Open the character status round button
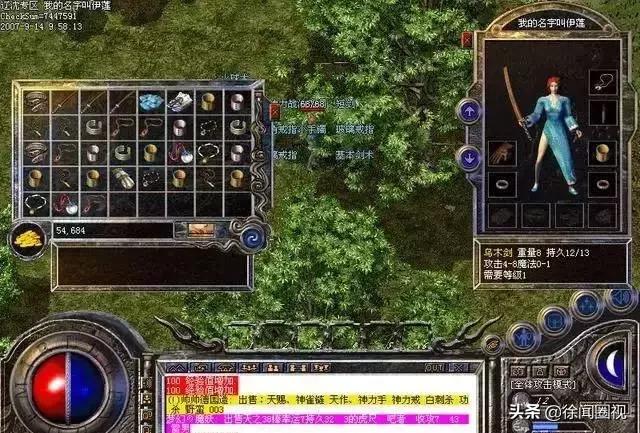 tap(523, 337)
